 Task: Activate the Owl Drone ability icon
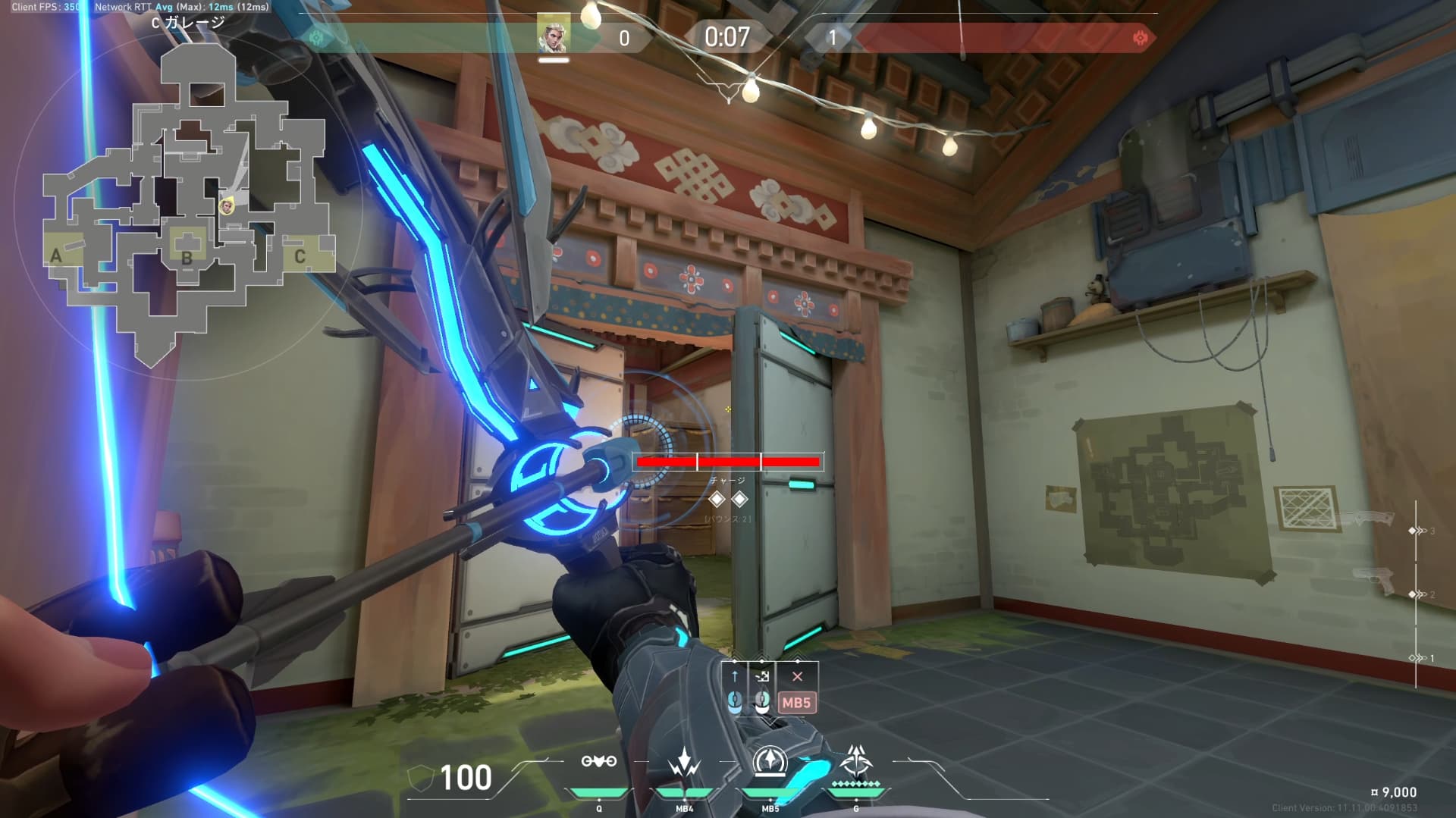click(598, 761)
